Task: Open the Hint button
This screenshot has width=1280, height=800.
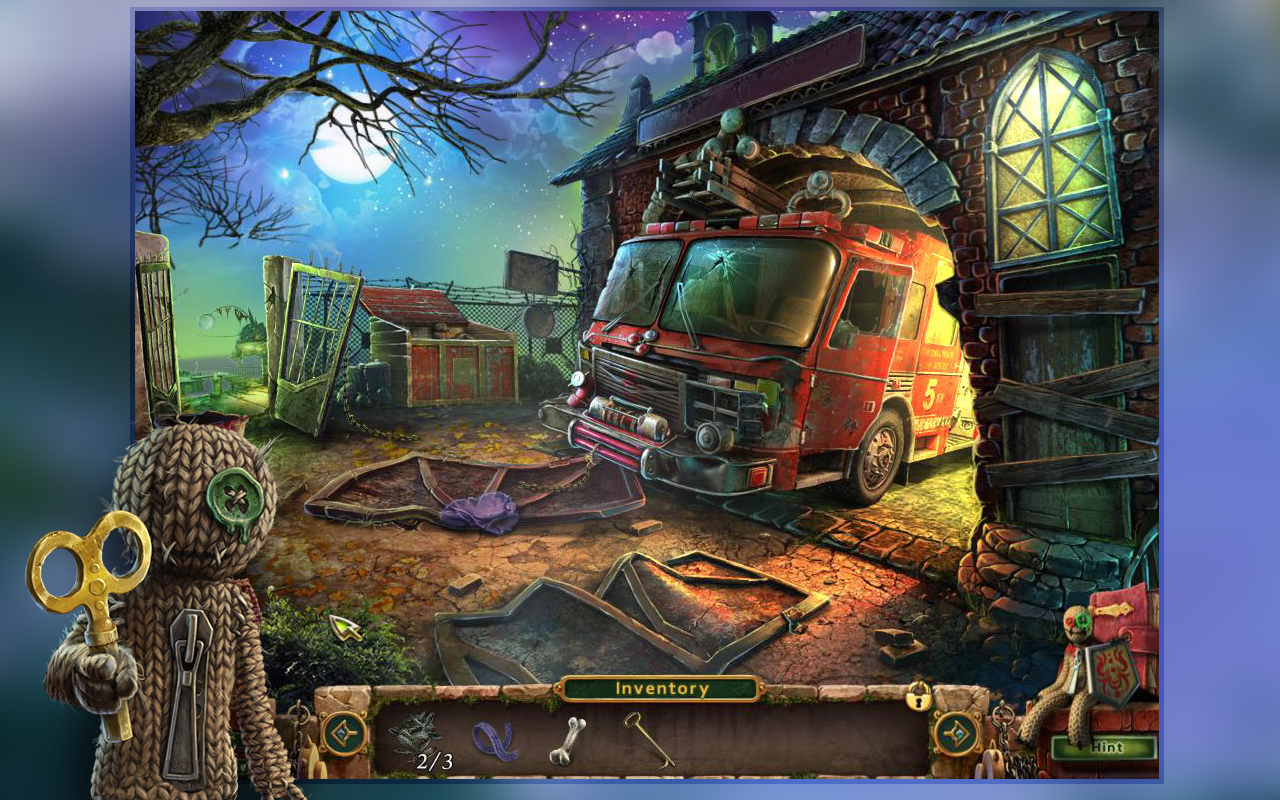Action: (1104, 747)
